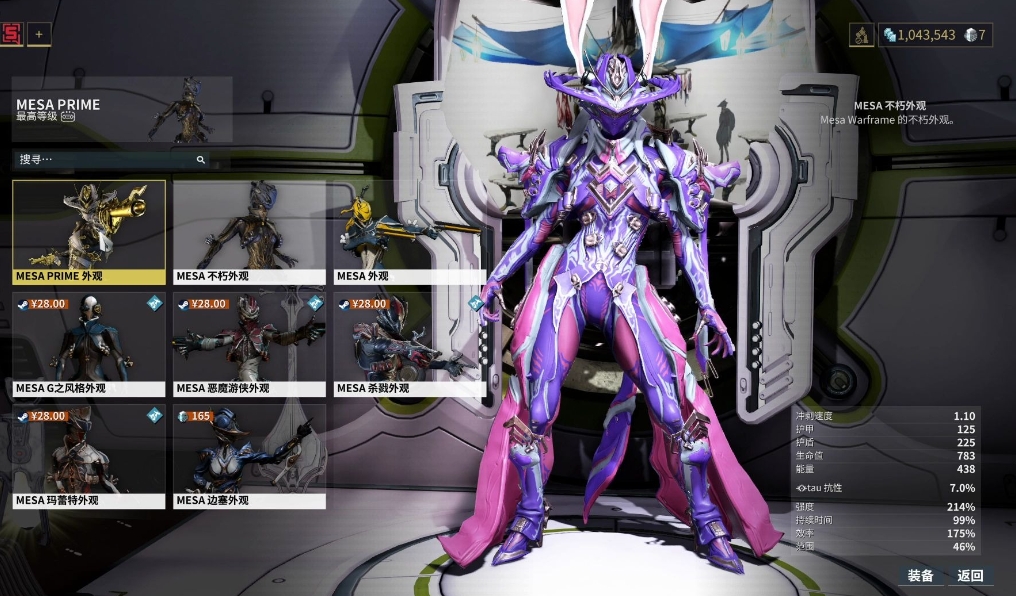Click the plus button beside the chat icon

click(40, 34)
